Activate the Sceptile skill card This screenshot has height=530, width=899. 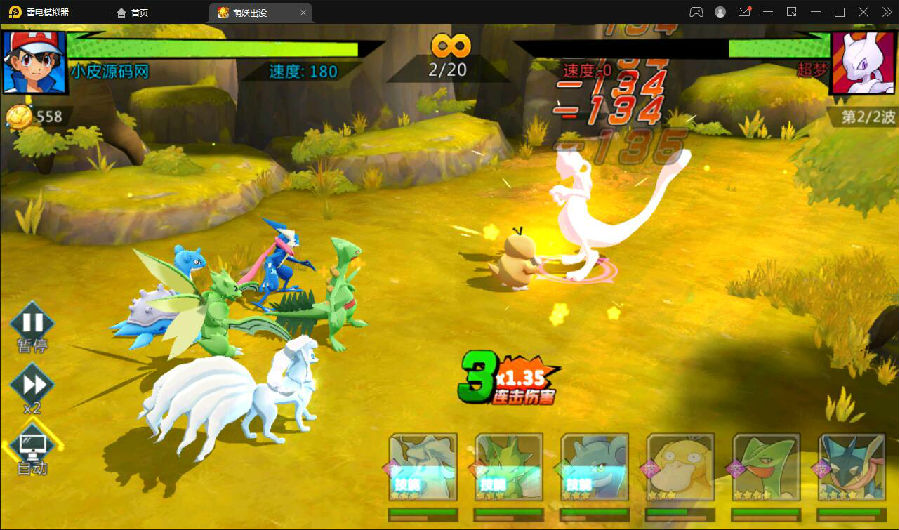tap(766, 467)
